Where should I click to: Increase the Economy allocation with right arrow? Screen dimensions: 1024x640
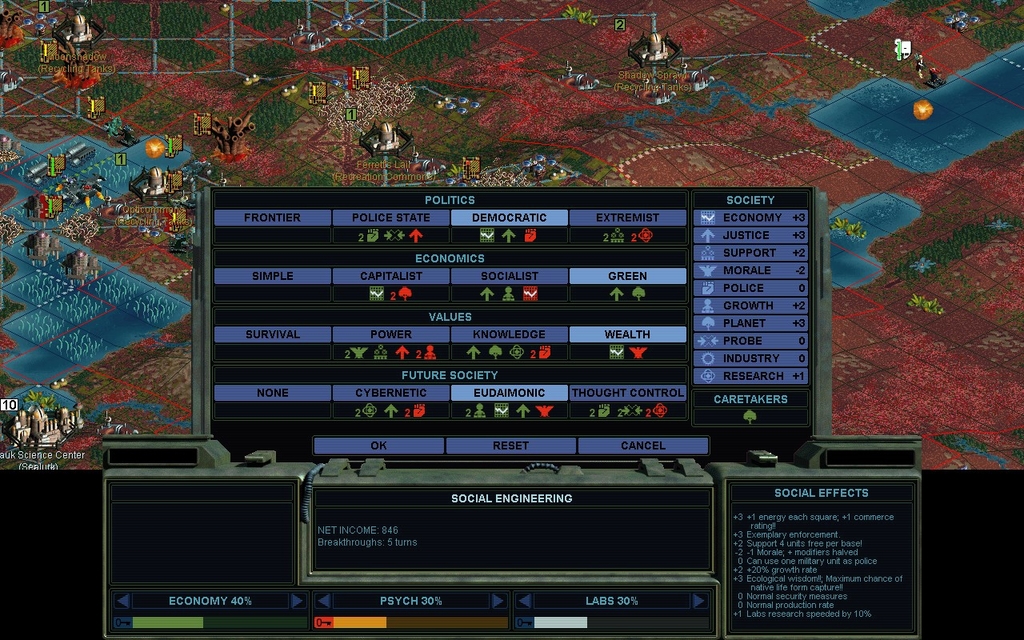[x=297, y=601]
